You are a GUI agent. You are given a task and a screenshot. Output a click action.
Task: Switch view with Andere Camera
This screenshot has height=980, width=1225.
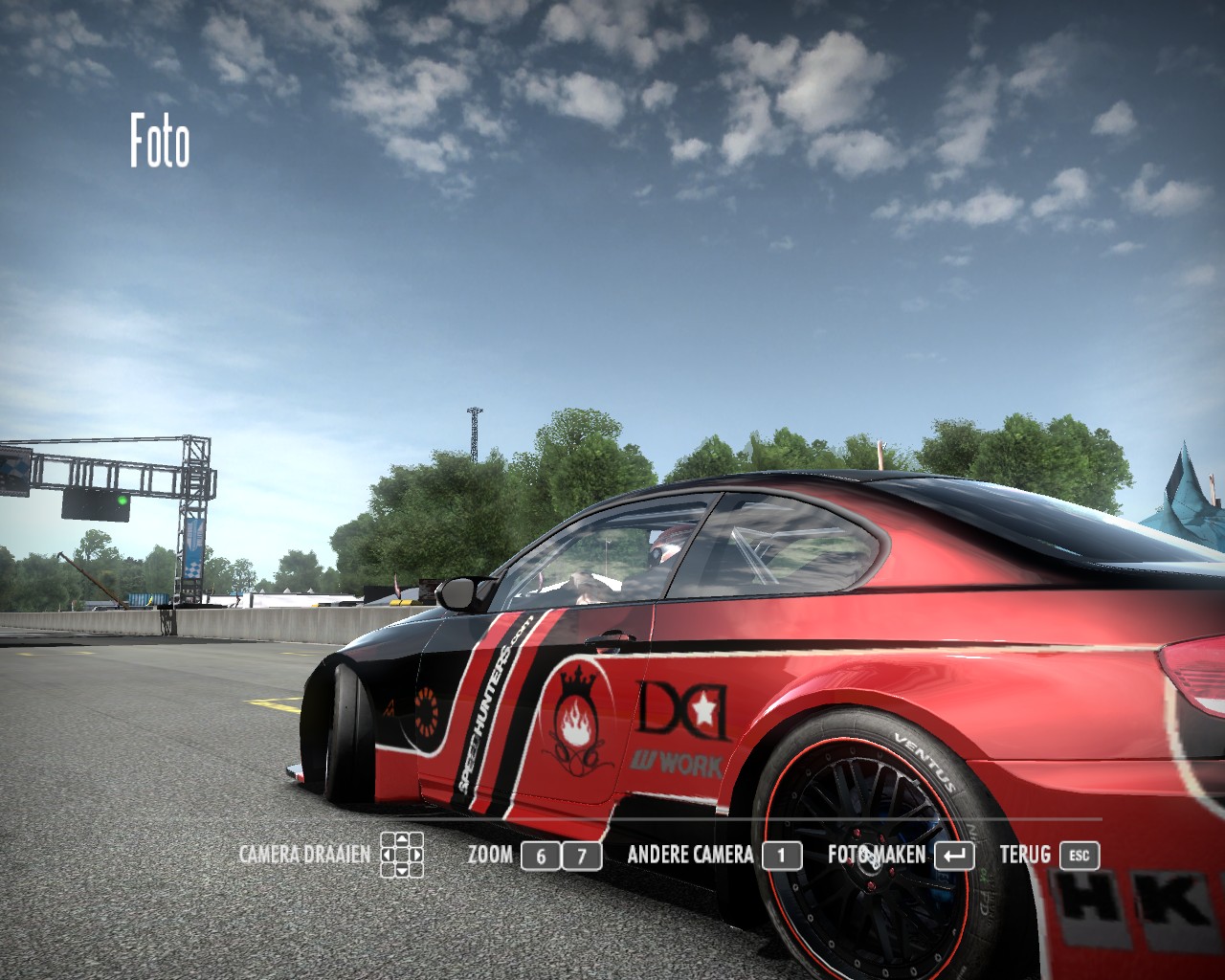690,855
